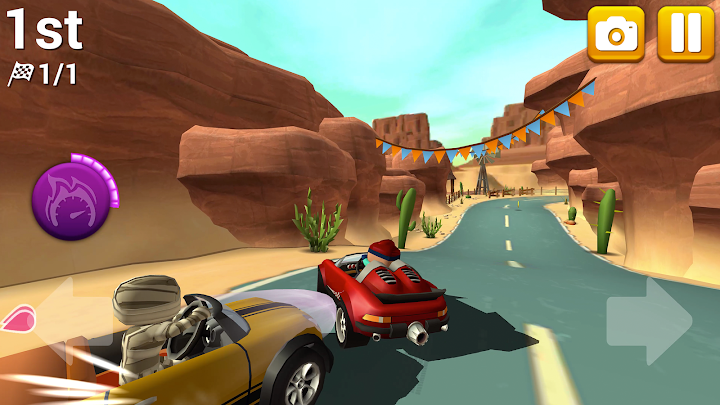Steer left with the left arrow

60,318
